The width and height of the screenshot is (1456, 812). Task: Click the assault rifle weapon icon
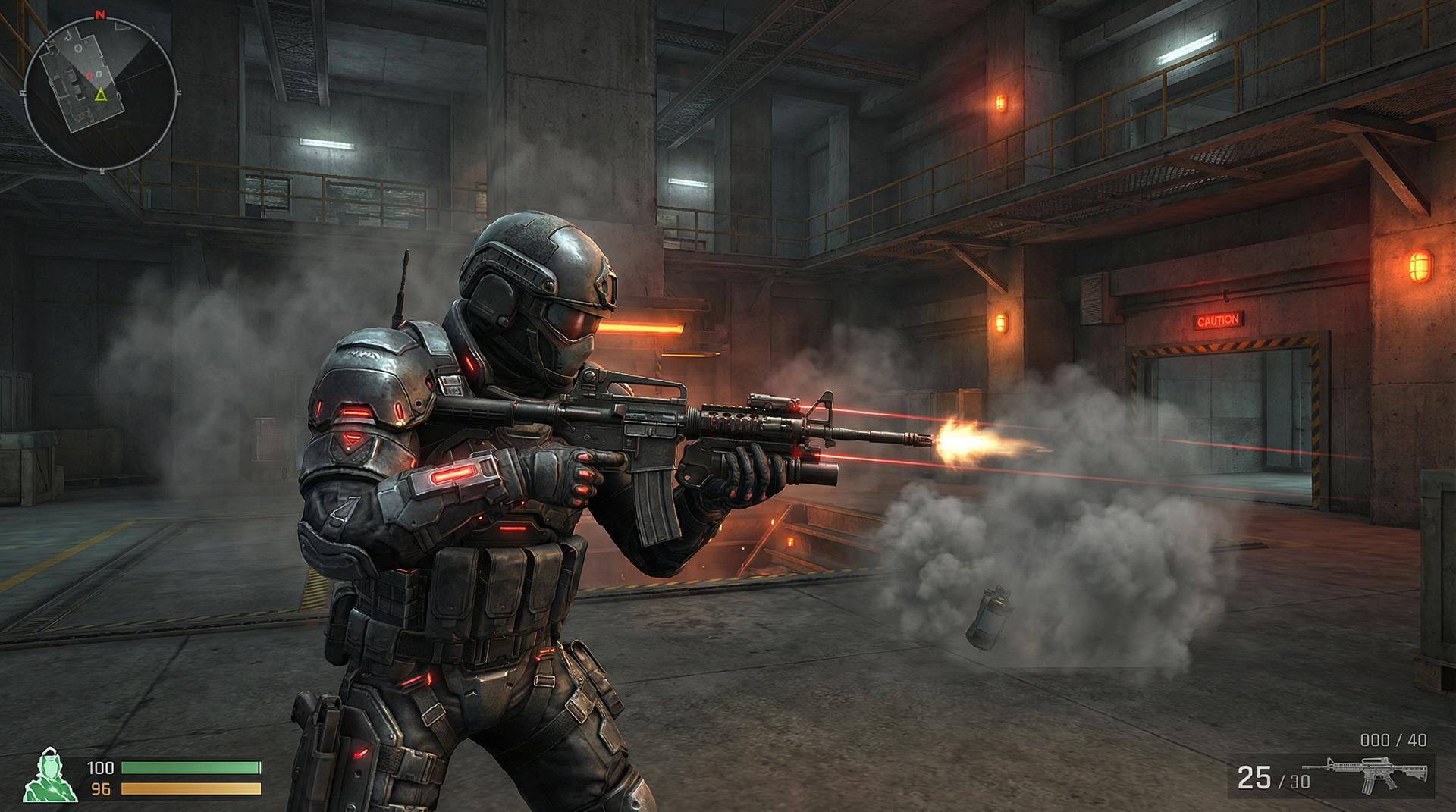click(1375, 775)
